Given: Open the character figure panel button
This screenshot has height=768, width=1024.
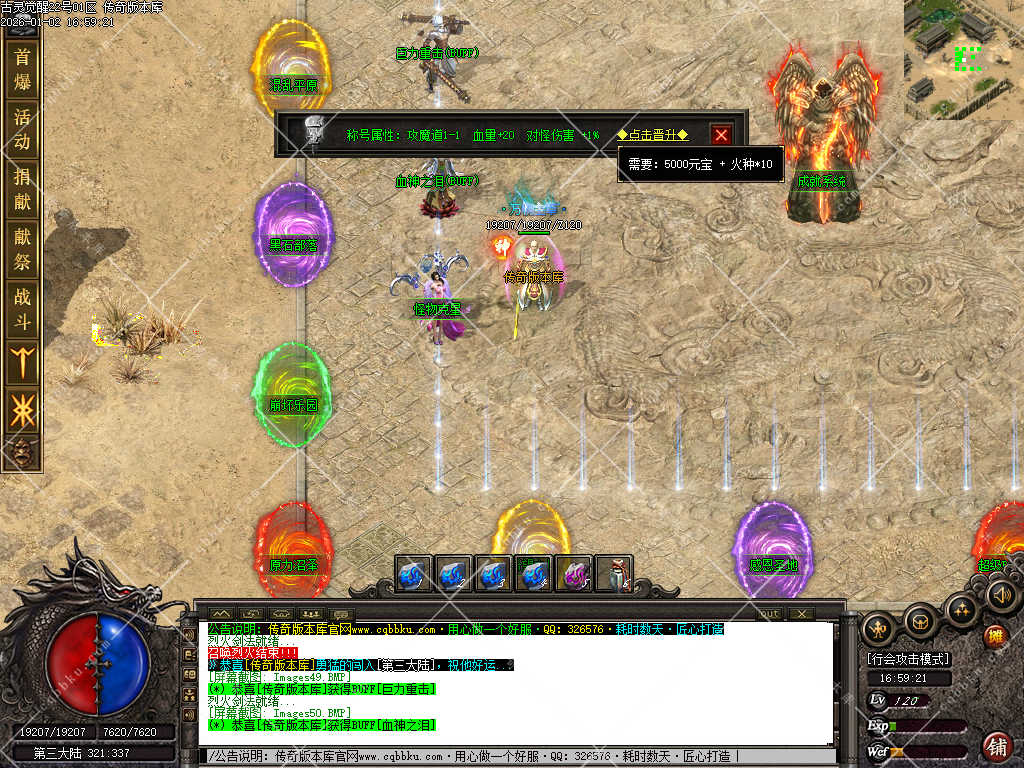Looking at the screenshot, I should (x=880, y=628).
